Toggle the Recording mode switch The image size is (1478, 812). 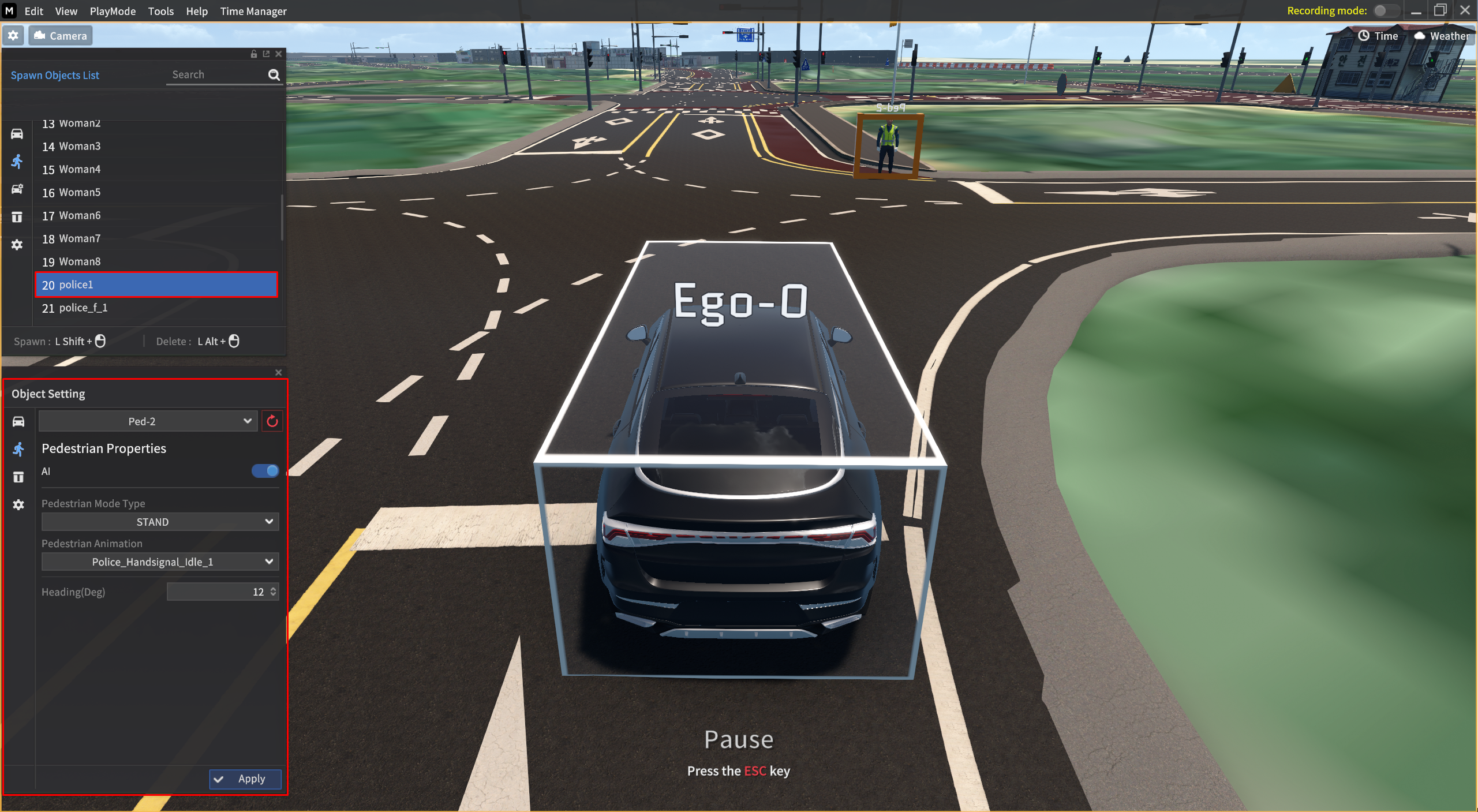point(1385,10)
